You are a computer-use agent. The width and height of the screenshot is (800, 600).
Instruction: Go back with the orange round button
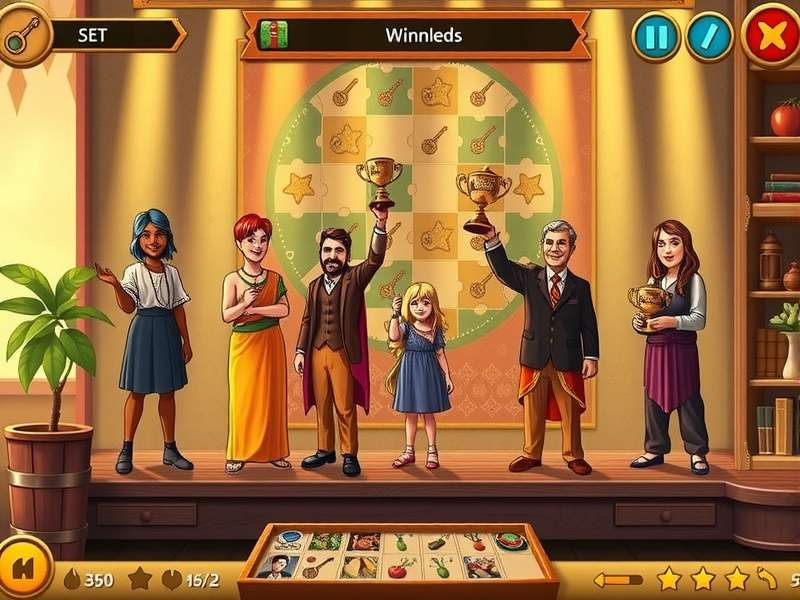[x=24, y=576]
